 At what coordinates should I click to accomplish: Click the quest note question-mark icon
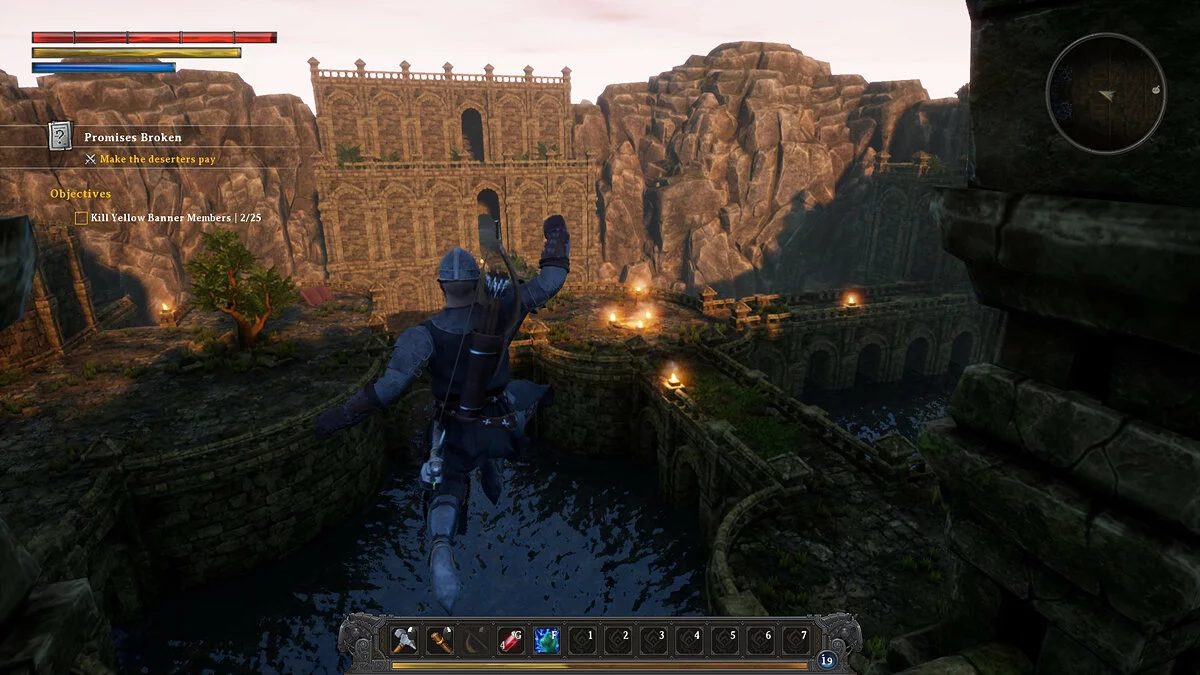coord(61,136)
